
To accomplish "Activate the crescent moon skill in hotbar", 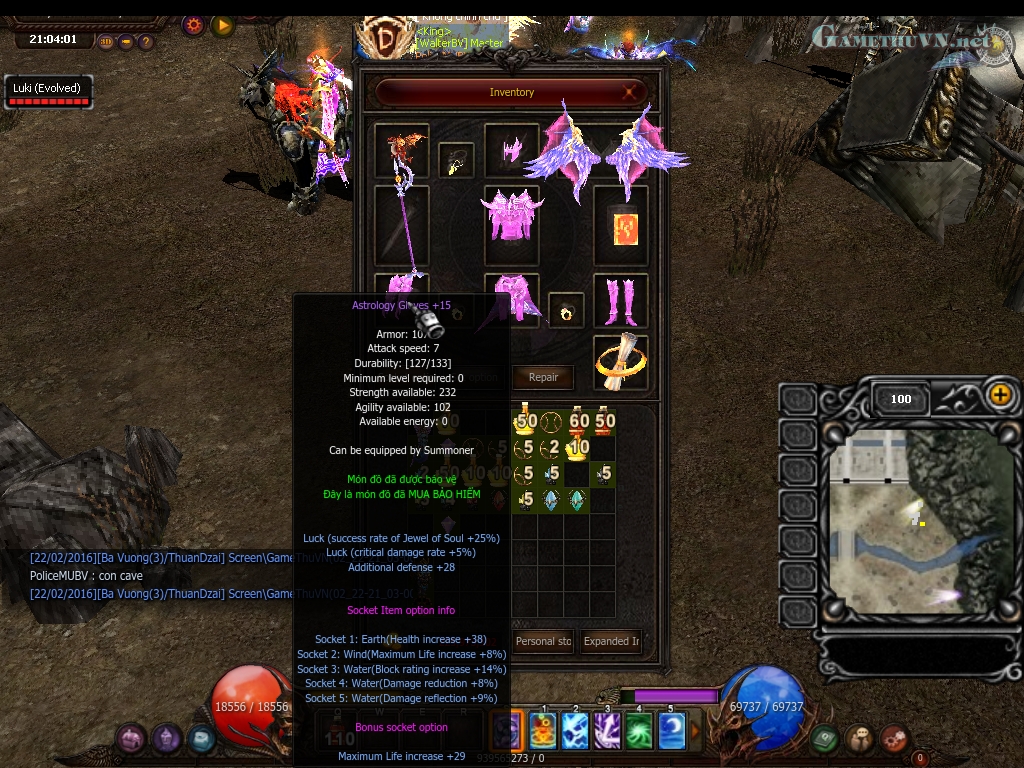I will coord(672,731).
